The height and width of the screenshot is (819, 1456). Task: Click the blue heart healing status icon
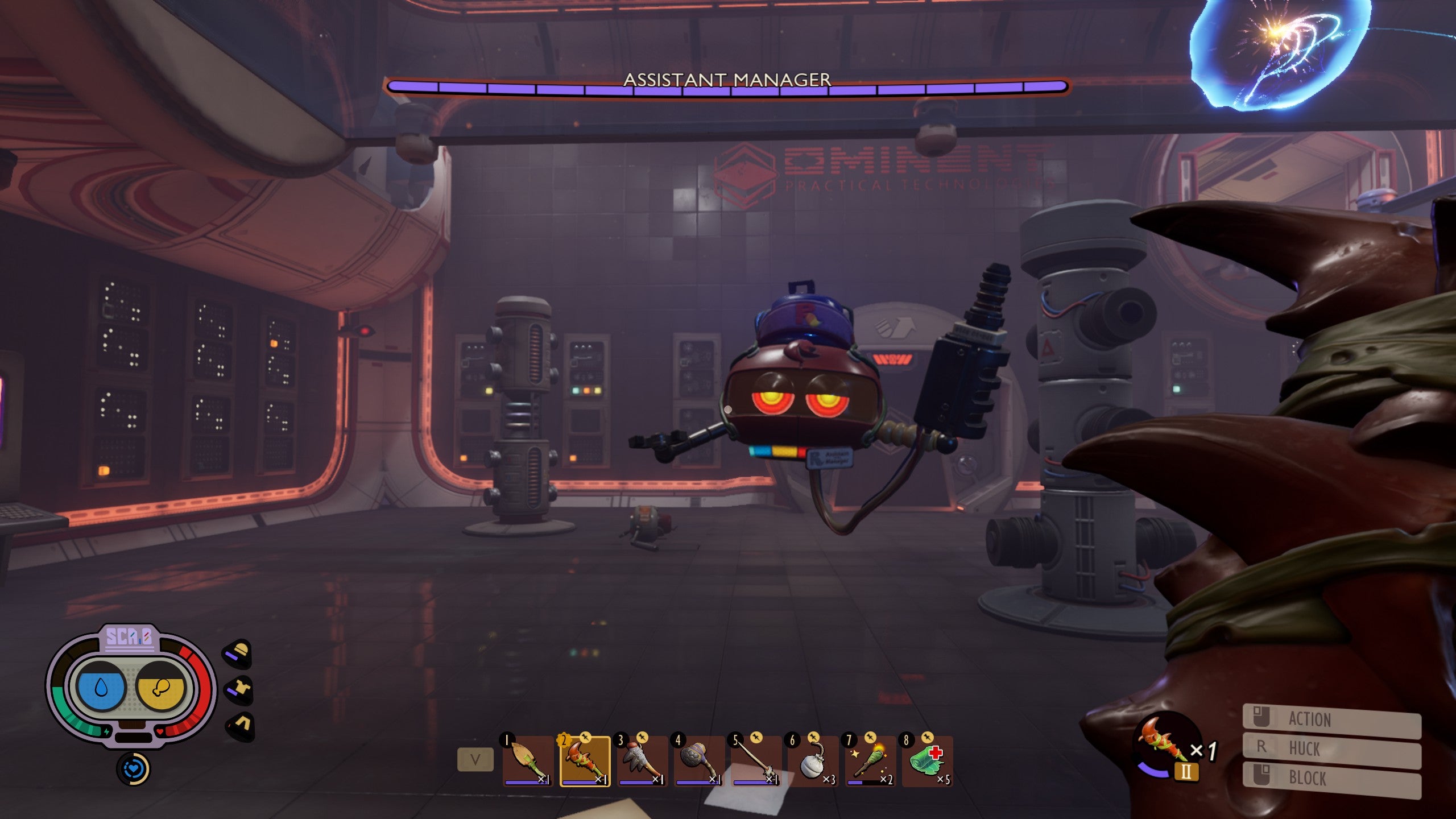[x=133, y=769]
